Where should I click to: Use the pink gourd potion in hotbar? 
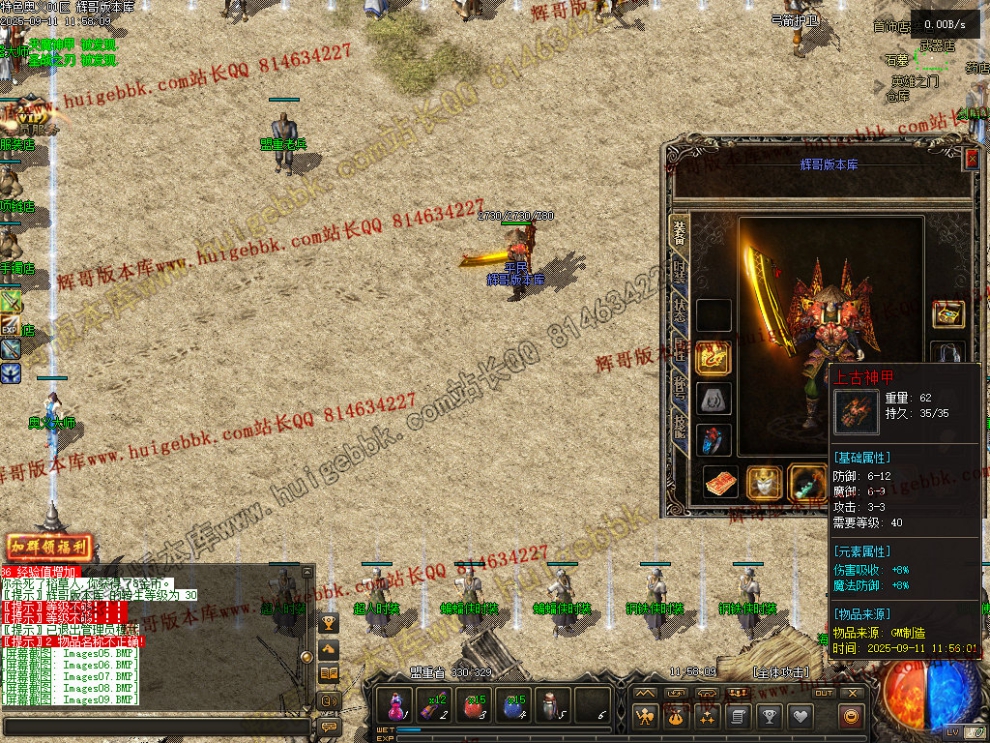coord(394,704)
